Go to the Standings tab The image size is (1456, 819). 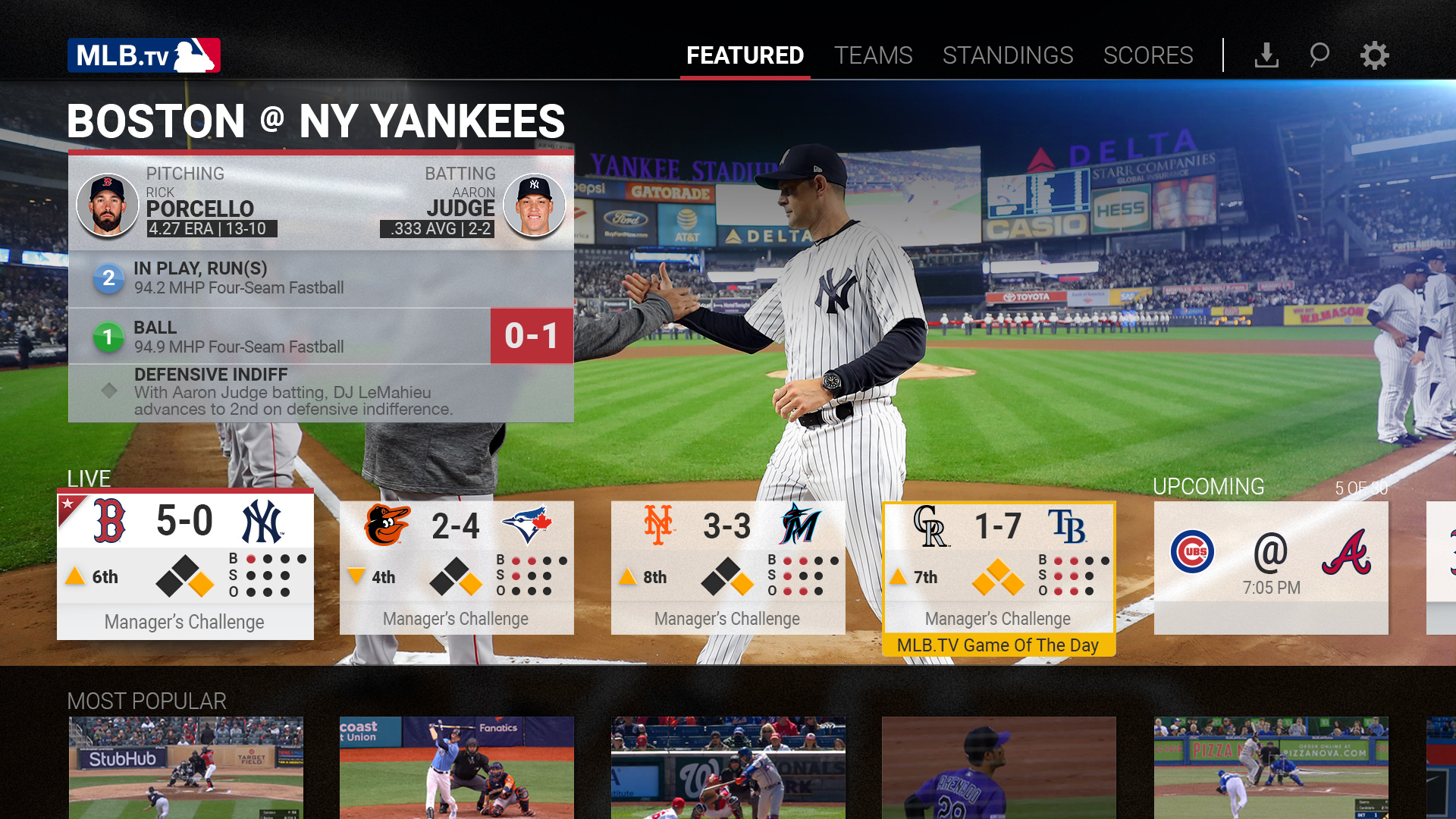1007,55
